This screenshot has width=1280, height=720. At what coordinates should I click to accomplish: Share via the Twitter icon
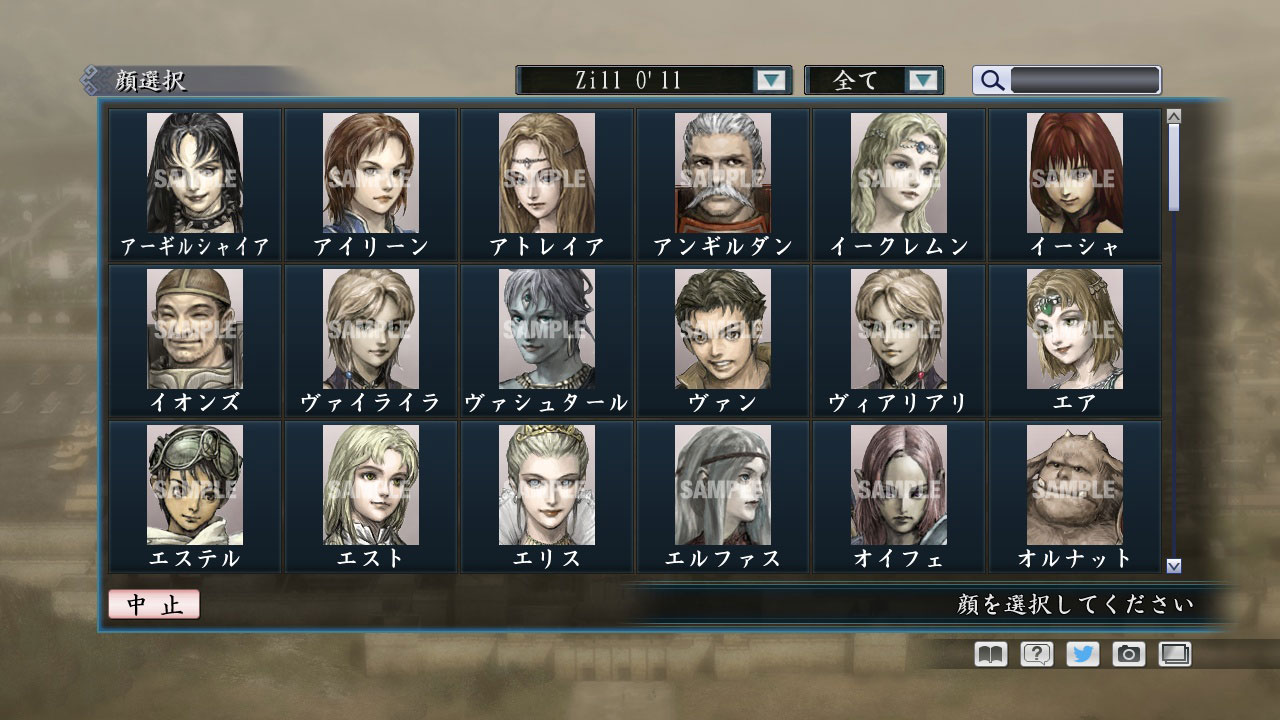(x=1085, y=654)
